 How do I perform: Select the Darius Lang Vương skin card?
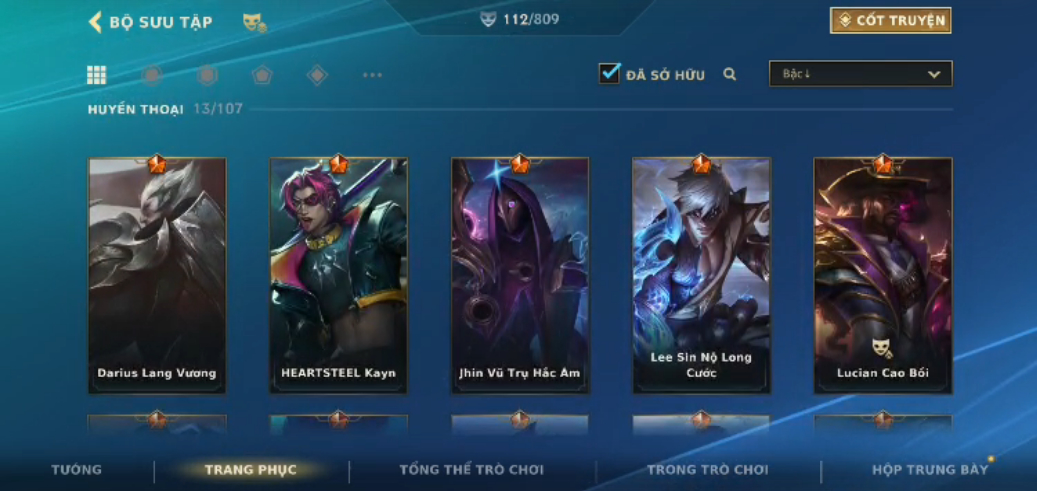[x=157, y=275]
